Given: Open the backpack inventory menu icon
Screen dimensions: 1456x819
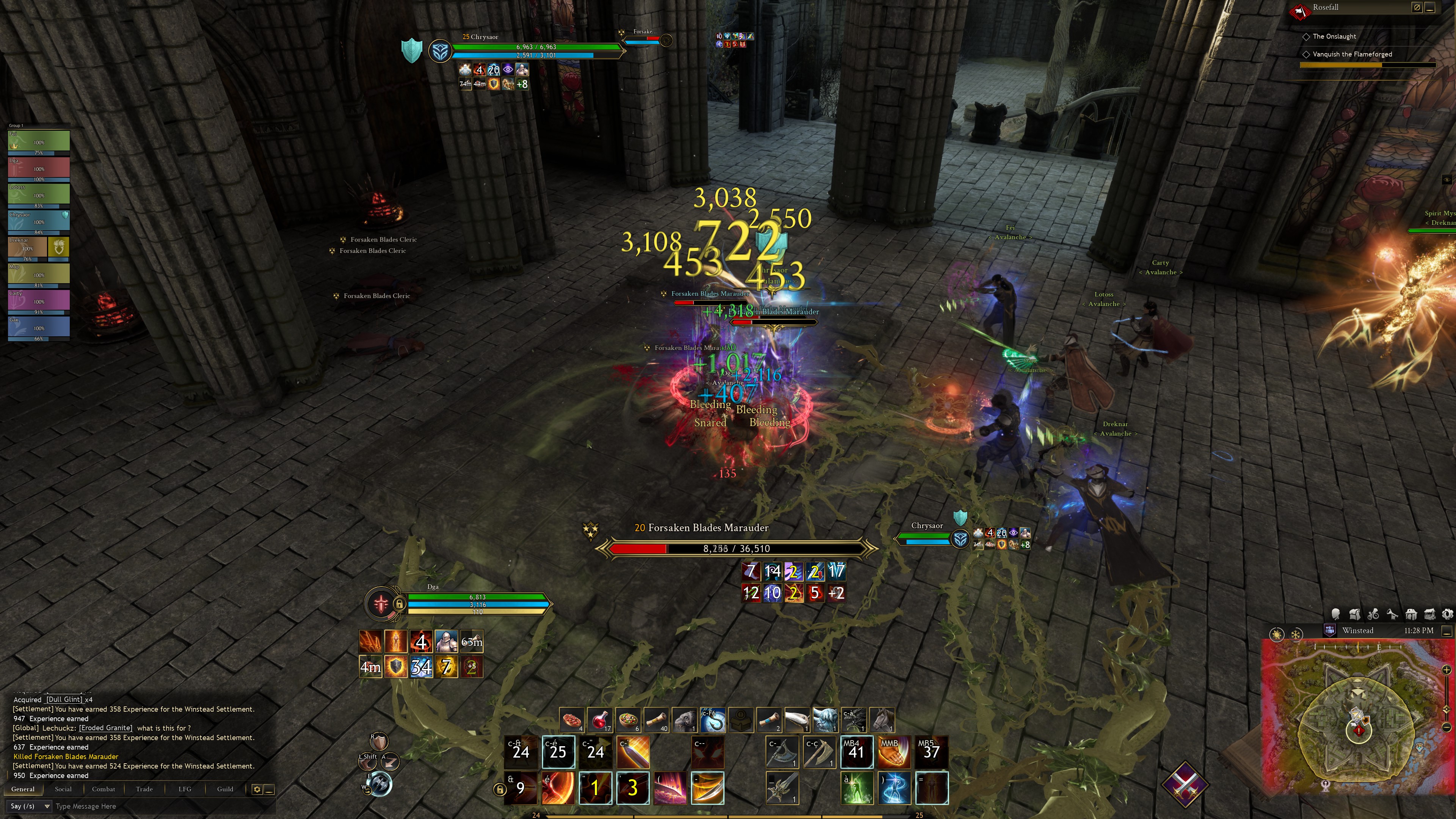Looking at the screenshot, I should [x=1355, y=614].
